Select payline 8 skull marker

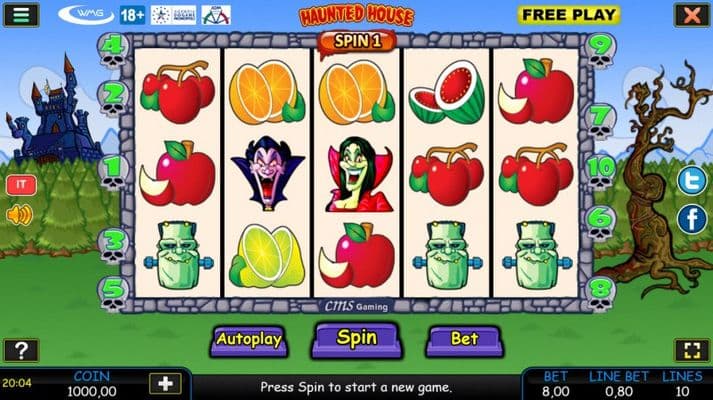(600, 290)
